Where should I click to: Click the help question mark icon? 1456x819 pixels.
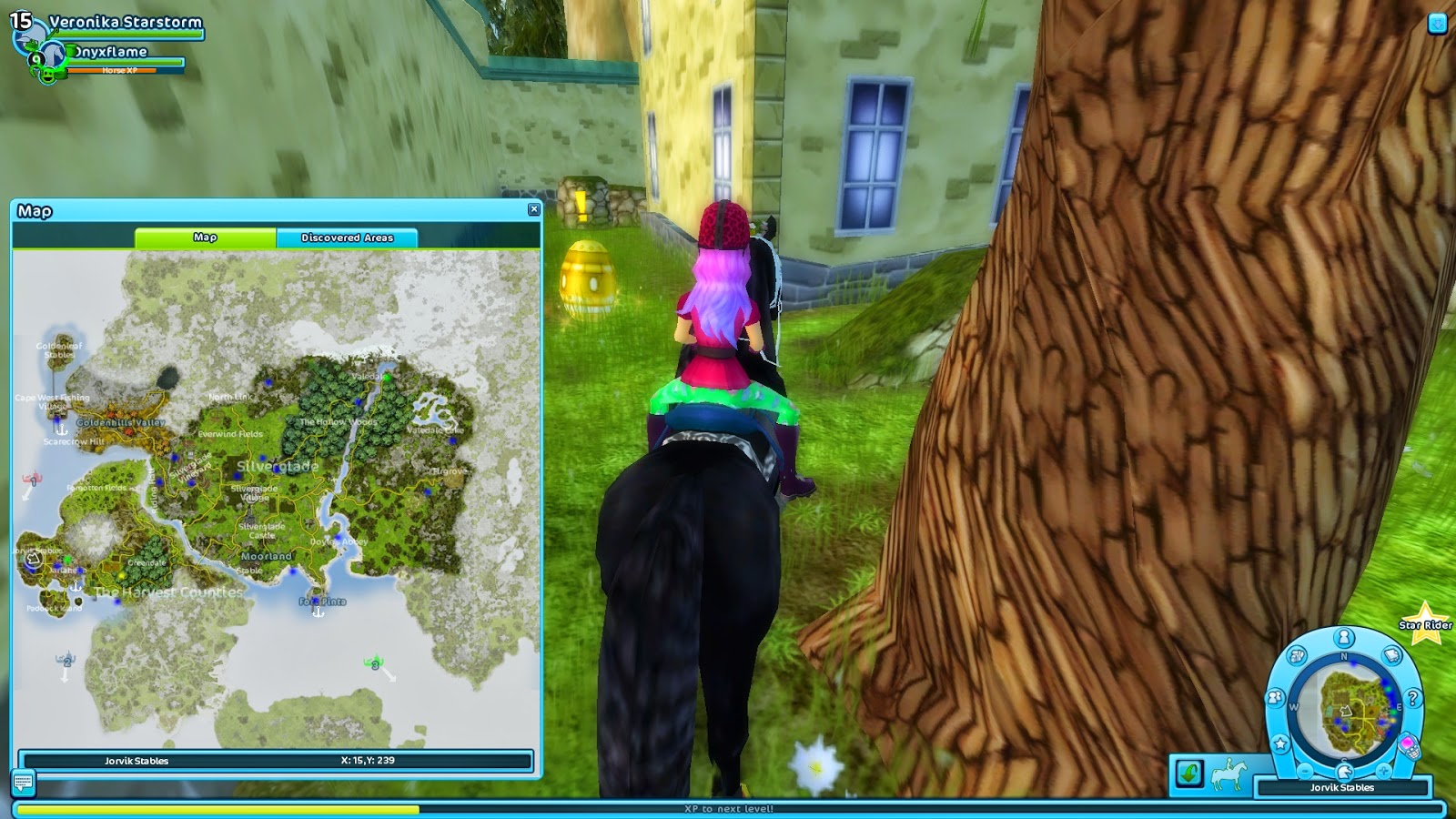coord(1411,699)
